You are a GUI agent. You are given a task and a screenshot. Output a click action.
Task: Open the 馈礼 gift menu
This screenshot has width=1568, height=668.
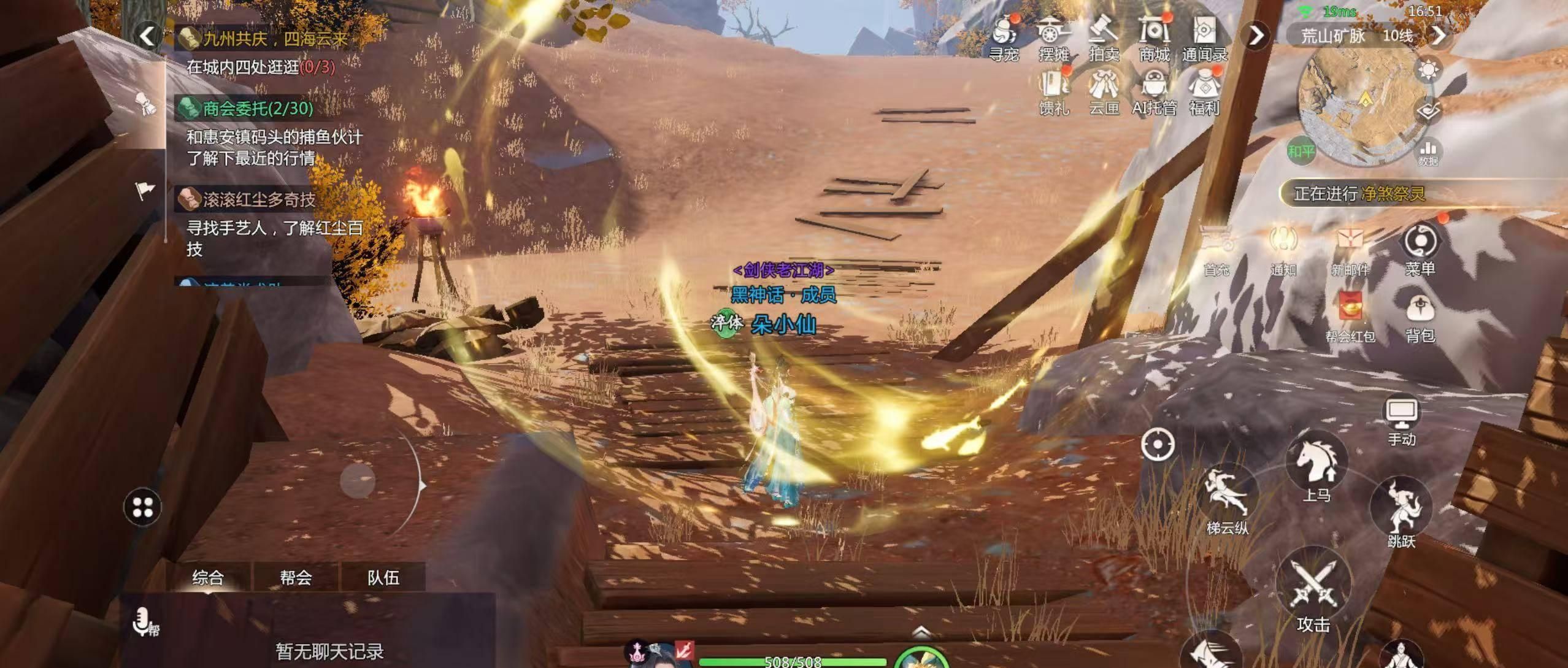pyautogui.click(x=1054, y=91)
